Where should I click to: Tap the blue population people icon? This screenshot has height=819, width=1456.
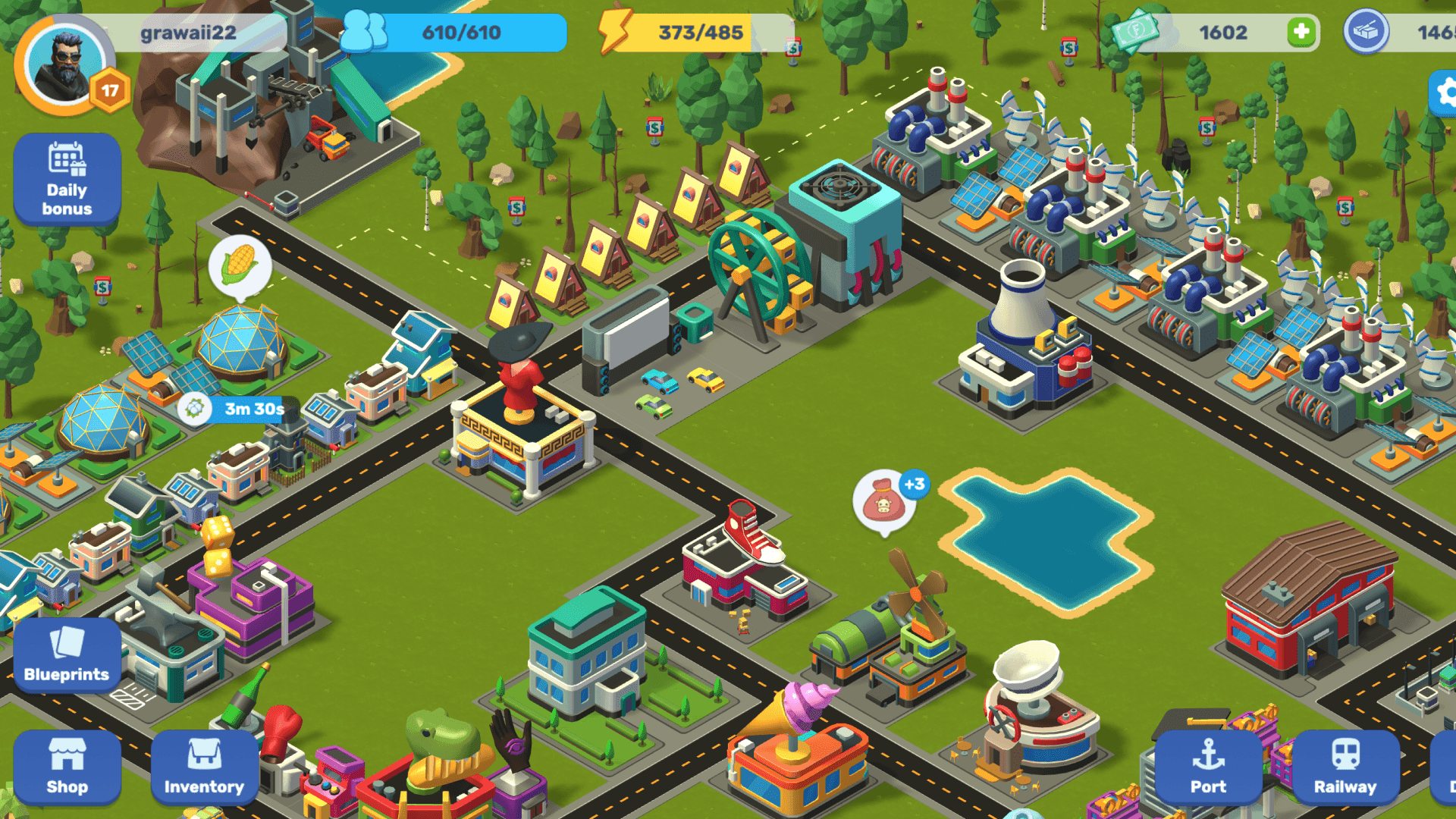(364, 32)
